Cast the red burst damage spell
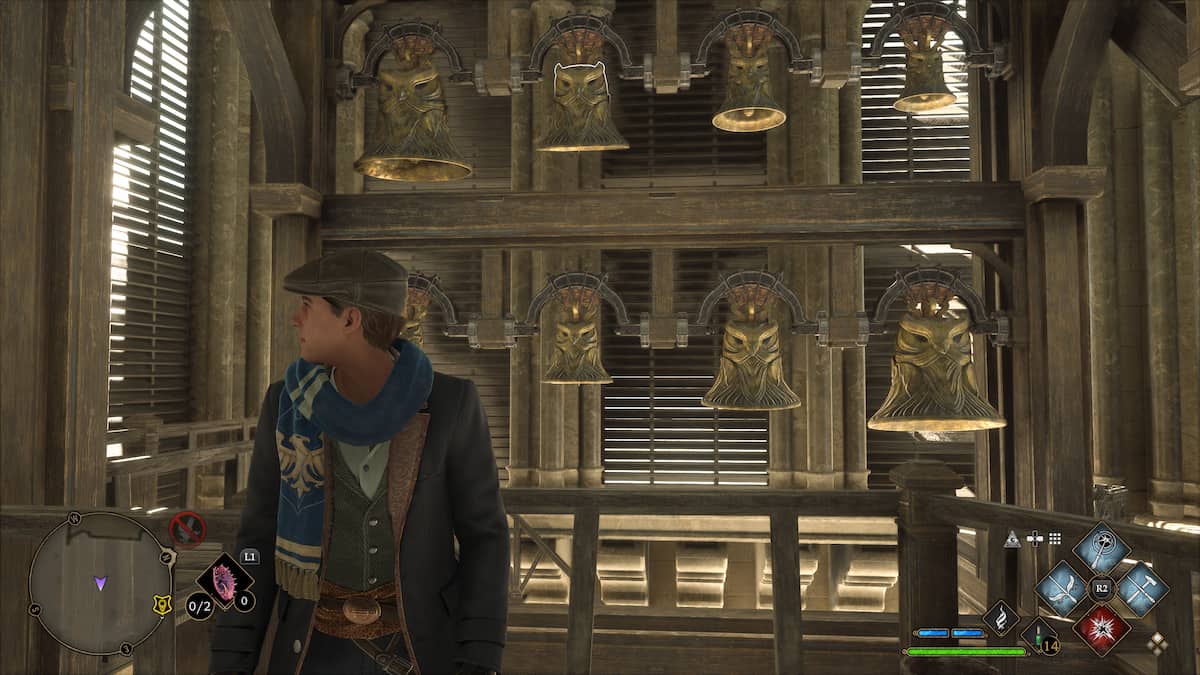 1101,628
